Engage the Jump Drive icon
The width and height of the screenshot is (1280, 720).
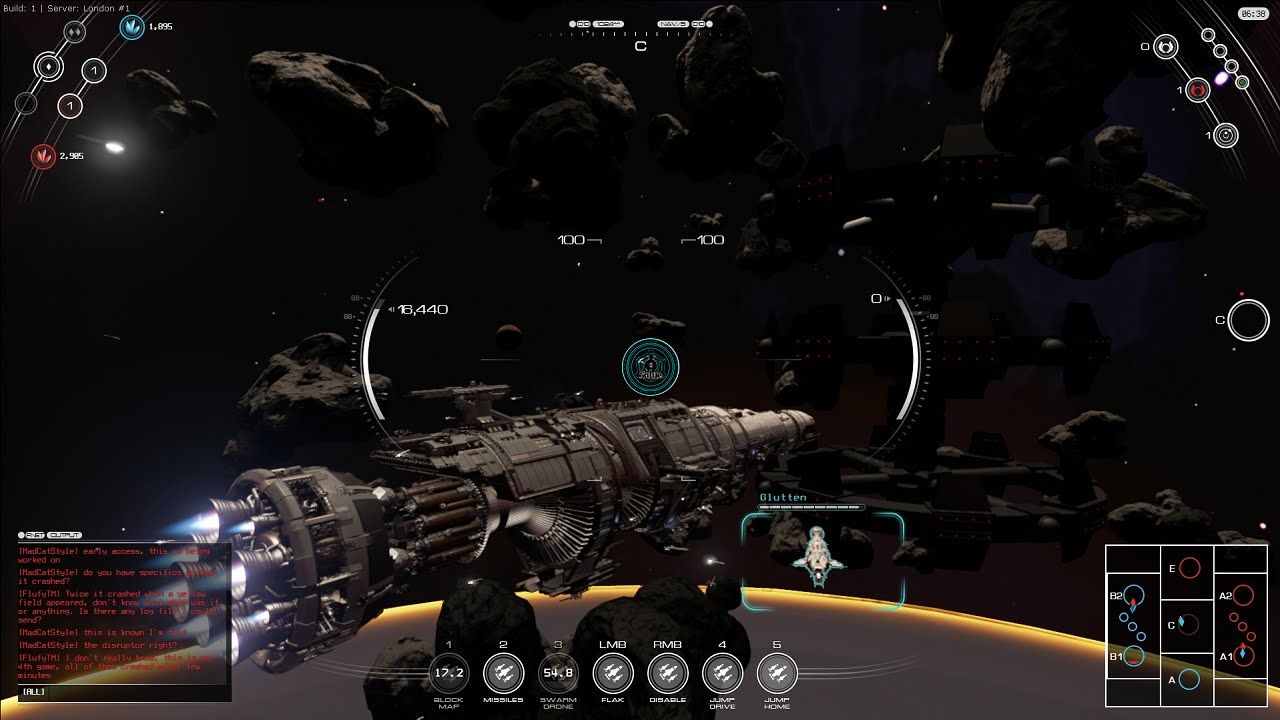(x=722, y=674)
